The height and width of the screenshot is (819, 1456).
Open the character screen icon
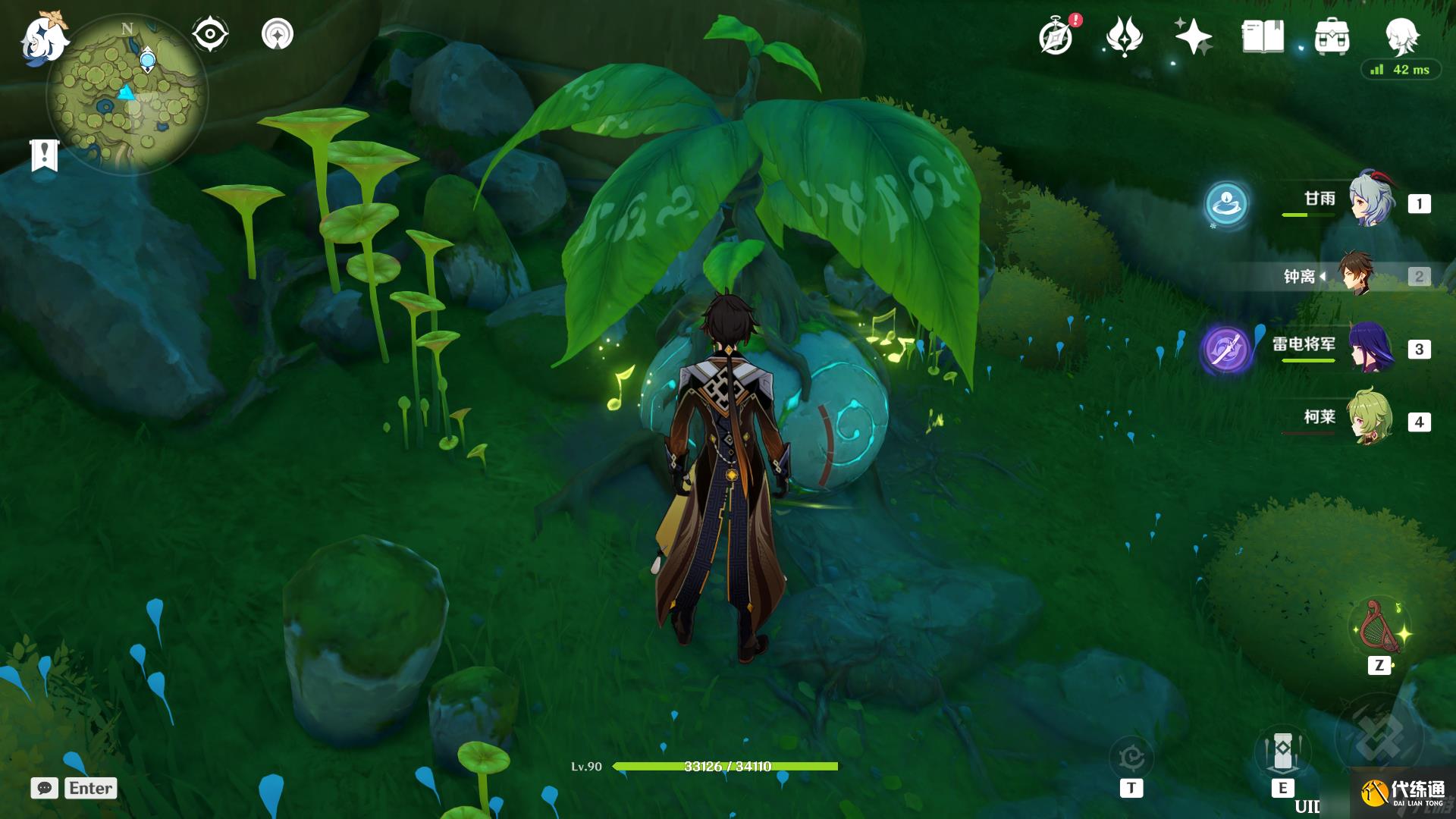pos(1401,35)
